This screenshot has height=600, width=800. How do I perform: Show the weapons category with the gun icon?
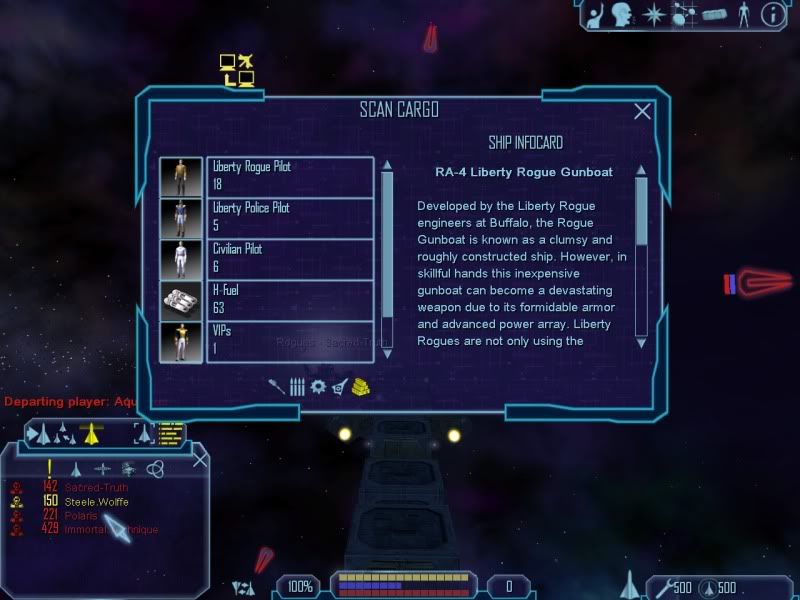click(277, 386)
